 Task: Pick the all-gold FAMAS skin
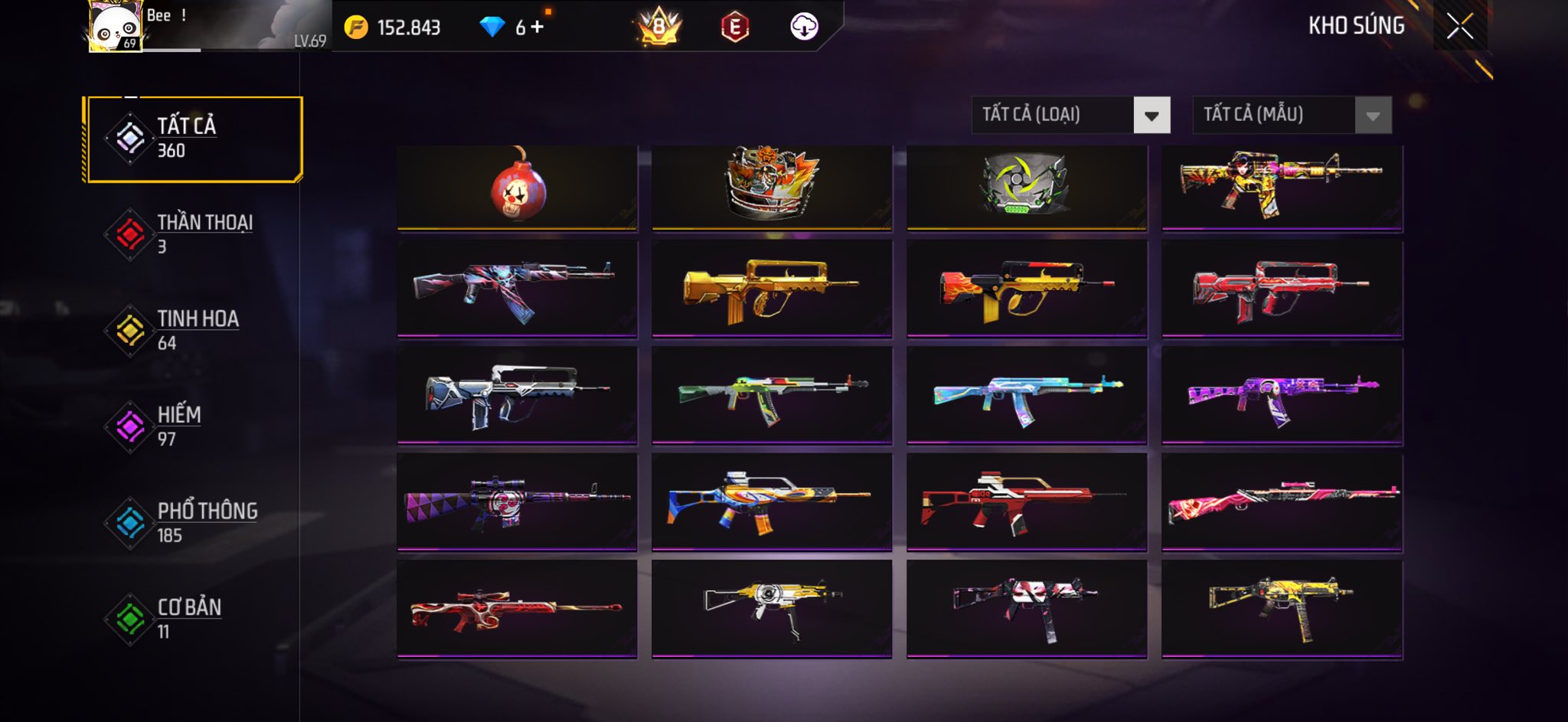click(x=772, y=289)
